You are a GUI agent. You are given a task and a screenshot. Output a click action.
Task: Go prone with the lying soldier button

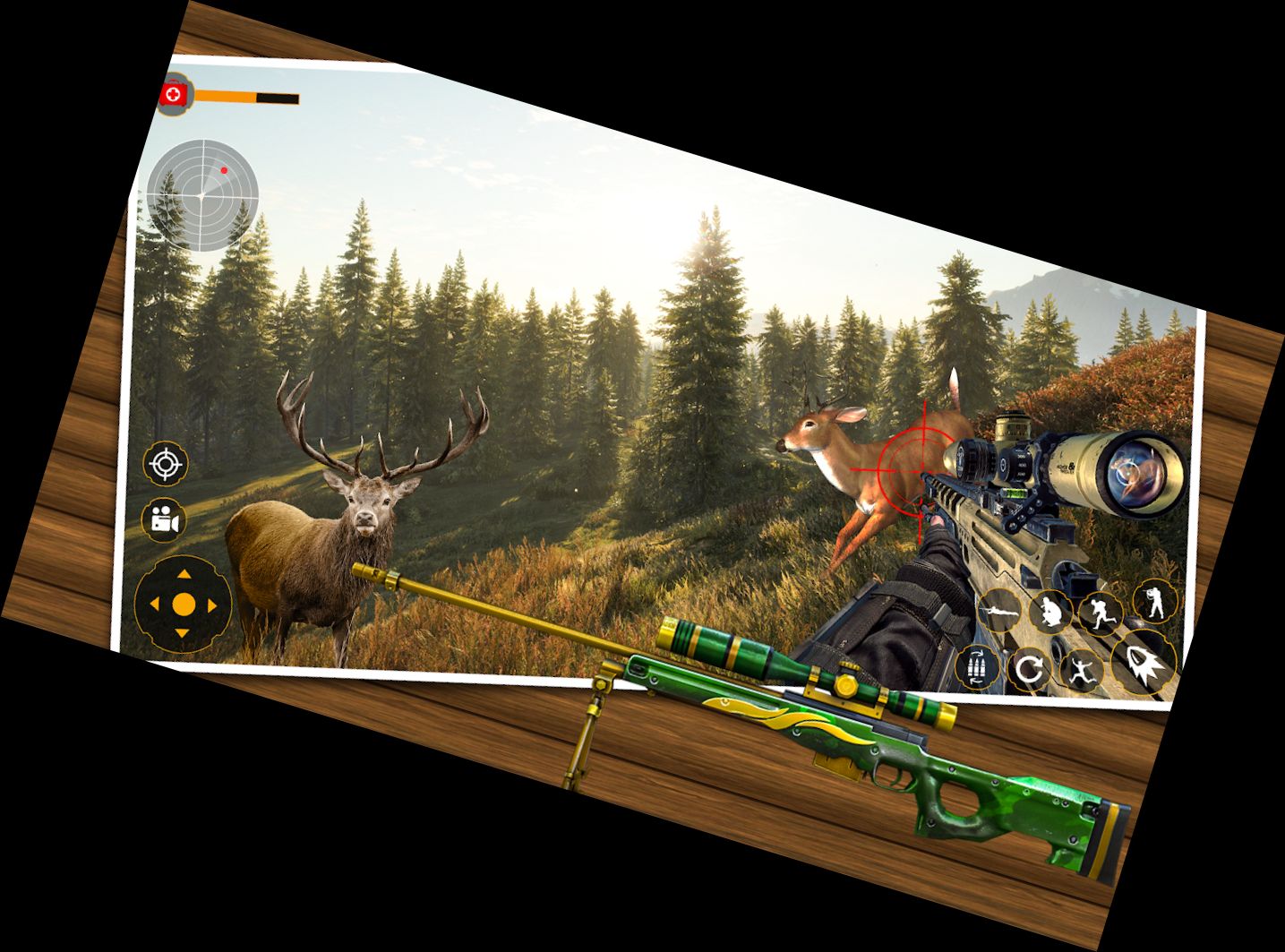click(x=999, y=613)
